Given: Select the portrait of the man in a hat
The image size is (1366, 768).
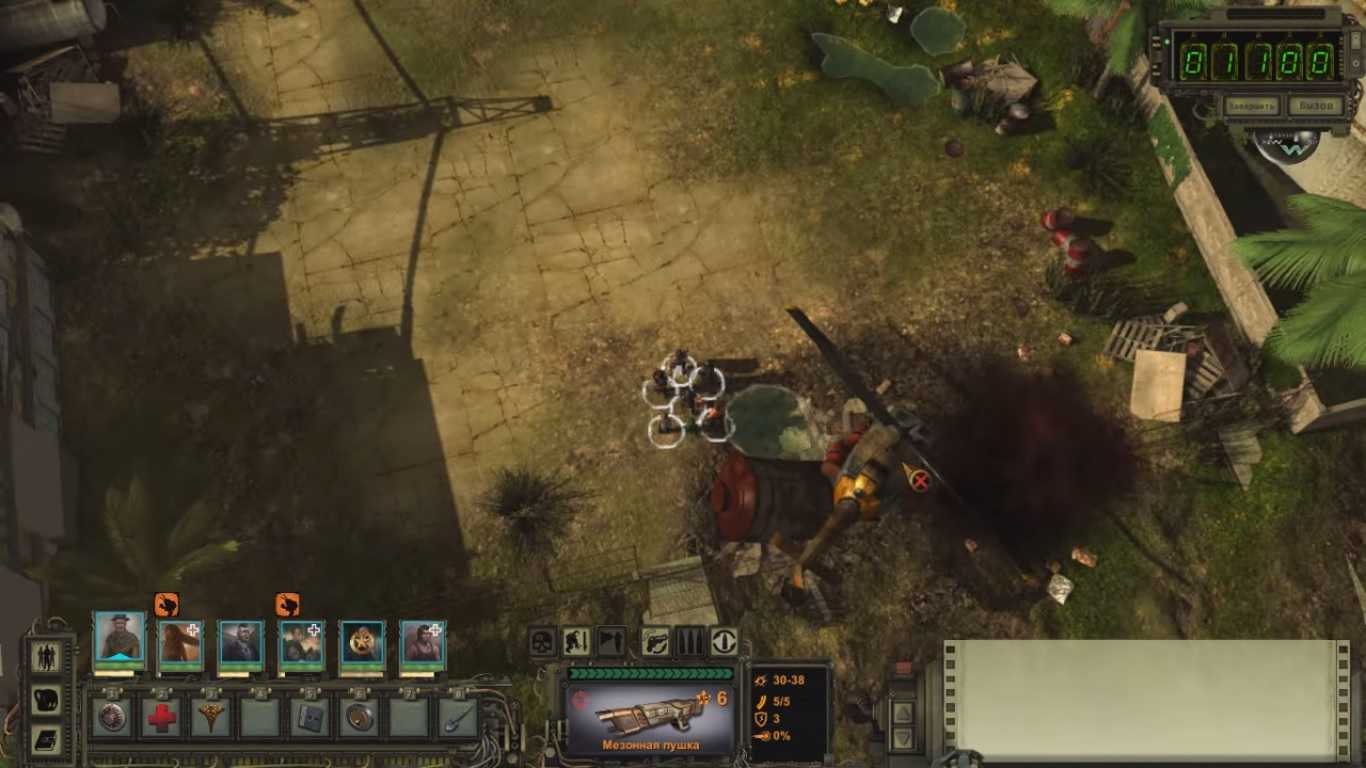Looking at the screenshot, I should (120, 641).
